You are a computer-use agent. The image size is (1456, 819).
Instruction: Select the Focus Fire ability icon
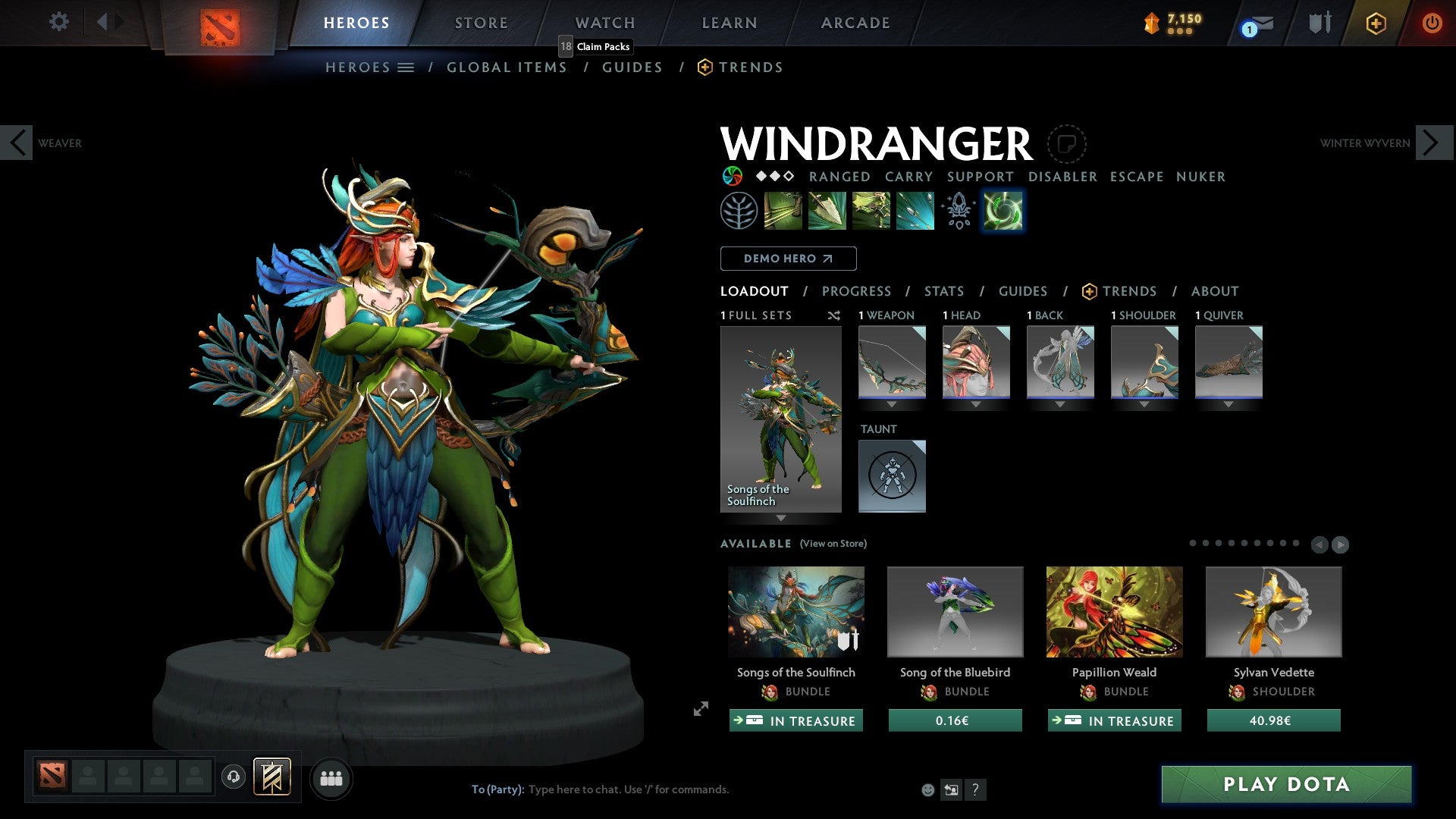point(915,210)
